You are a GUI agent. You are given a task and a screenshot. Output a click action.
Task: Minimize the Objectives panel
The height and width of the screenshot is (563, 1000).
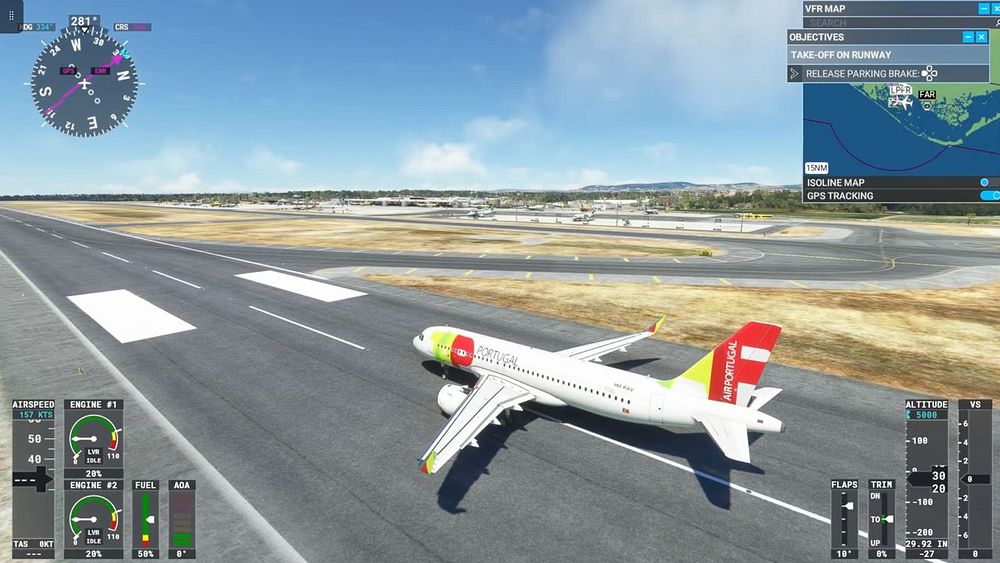click(967, 37)
